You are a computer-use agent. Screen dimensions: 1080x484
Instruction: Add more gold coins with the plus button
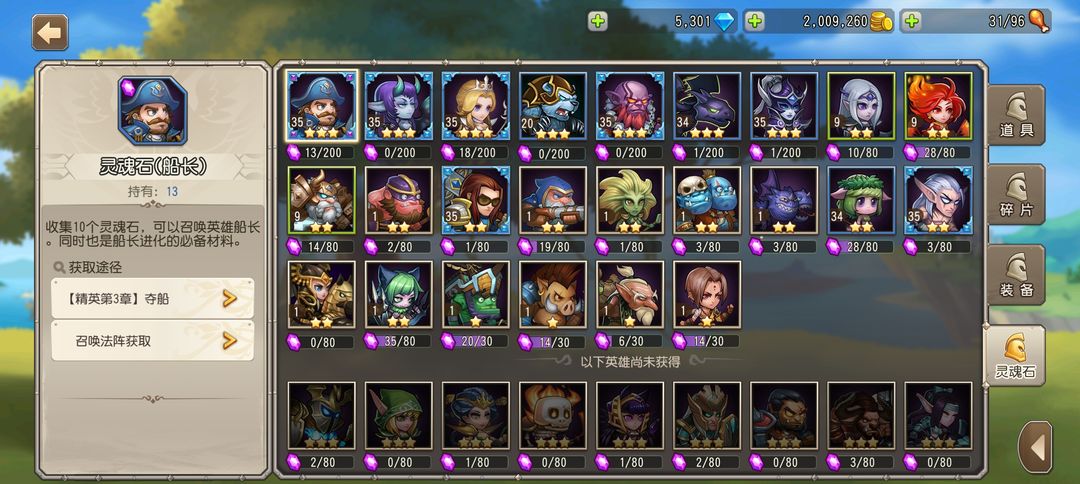point(755,21)
